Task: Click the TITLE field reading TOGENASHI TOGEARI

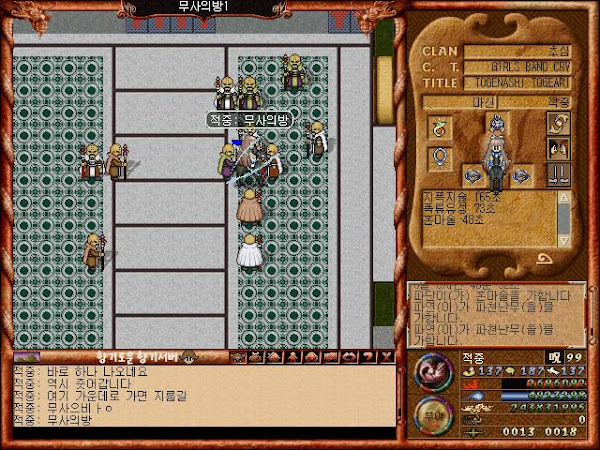Action: (518, 84)
